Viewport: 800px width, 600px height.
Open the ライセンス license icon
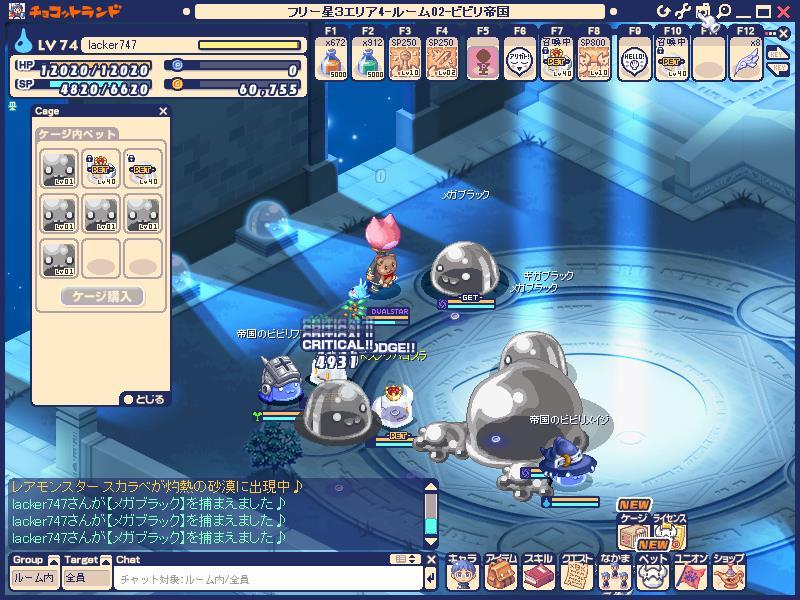(669, 533)
